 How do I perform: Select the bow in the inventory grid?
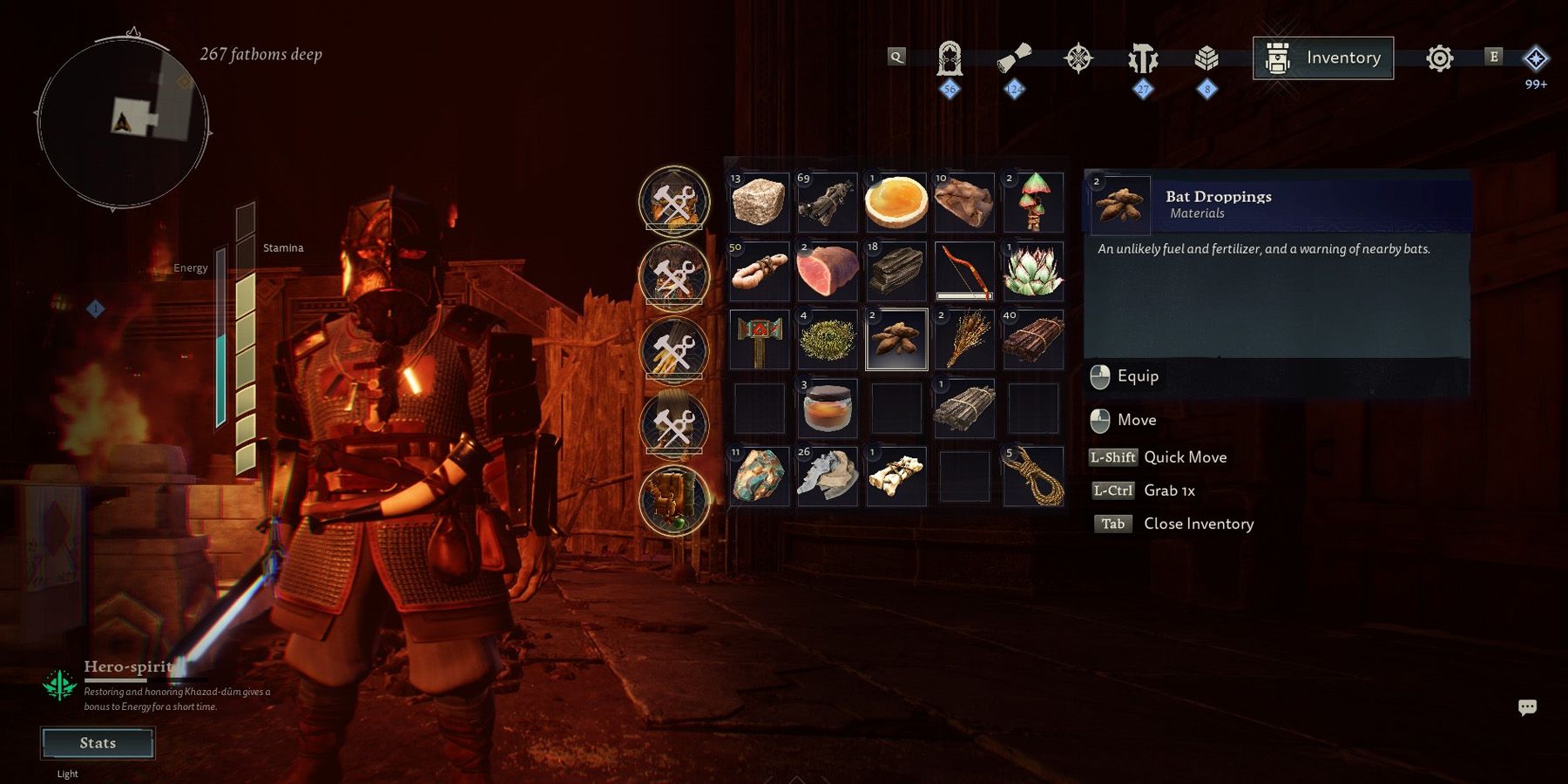[x=964, y=270]
